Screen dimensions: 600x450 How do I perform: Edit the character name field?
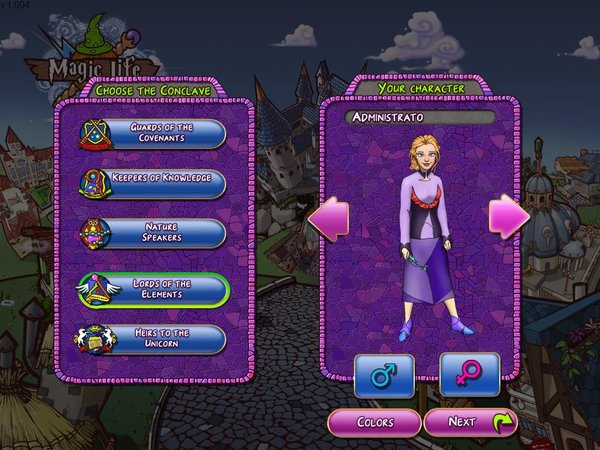(420, 118)
